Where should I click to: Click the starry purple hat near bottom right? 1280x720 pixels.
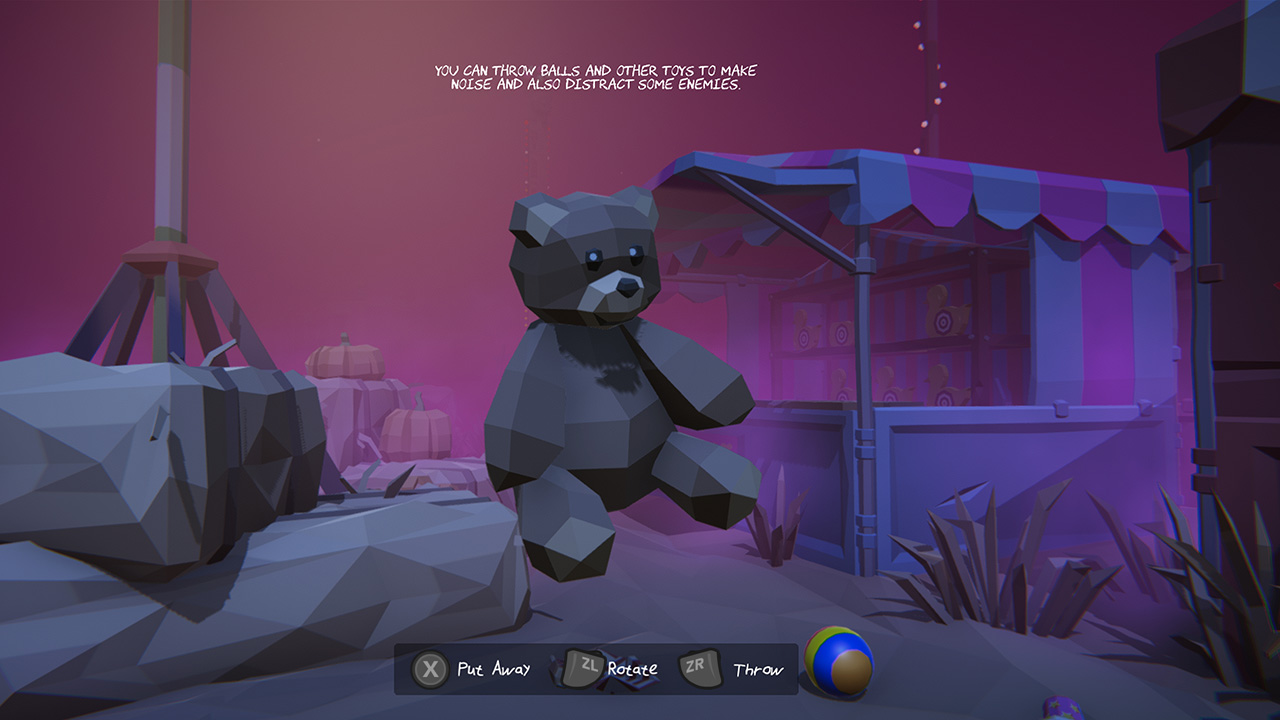[1062, 708]
